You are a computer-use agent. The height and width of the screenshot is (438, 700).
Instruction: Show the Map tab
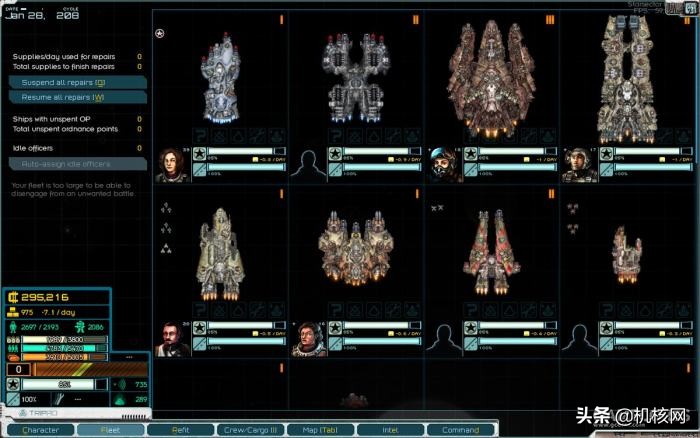(317, 430)
